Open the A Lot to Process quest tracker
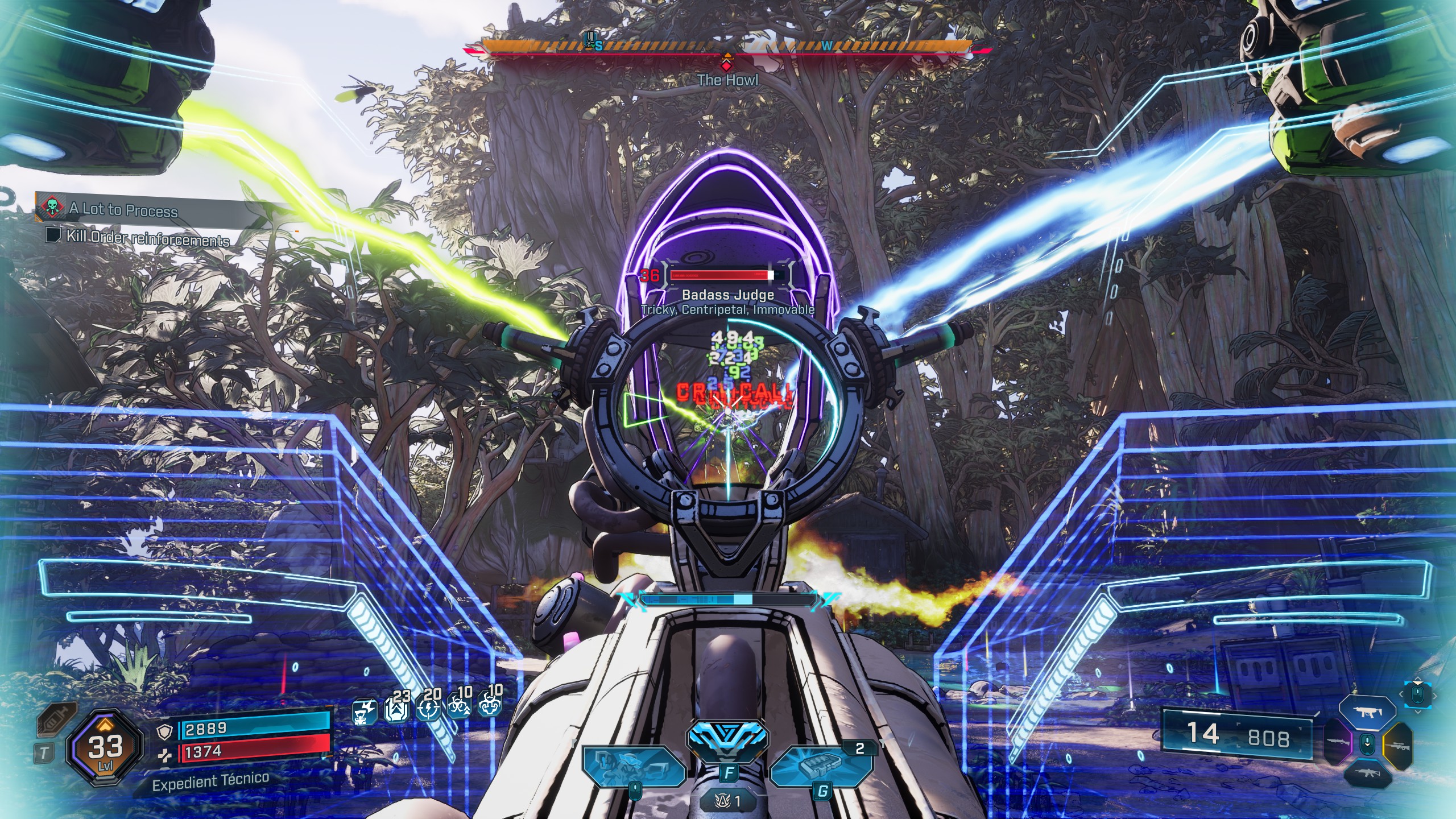This screenshot has height=819, width=1456. click(x=123, y=210)
